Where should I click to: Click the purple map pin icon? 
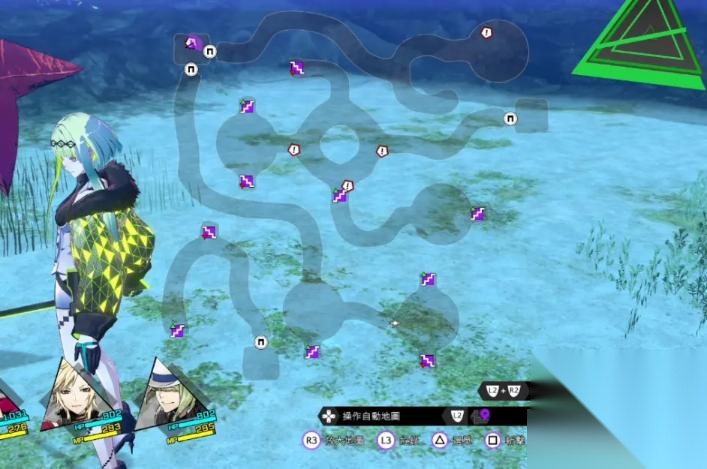485,416
